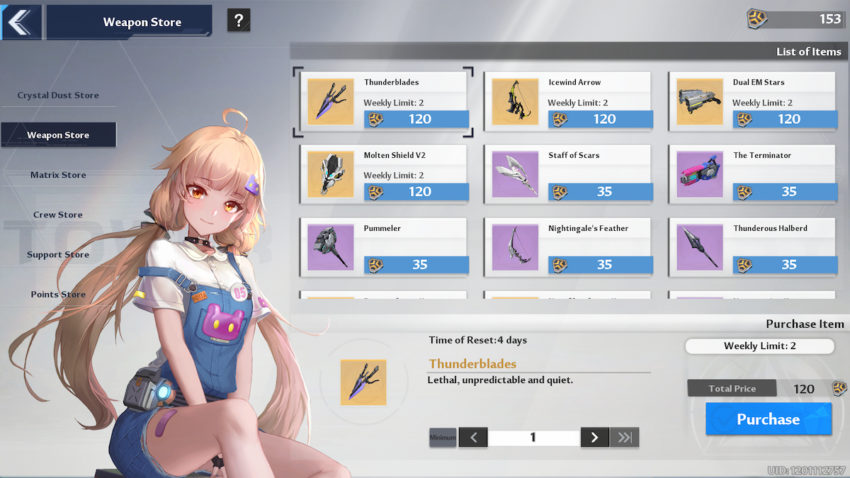Screen dimensions: 850x478
Task: Go back with the arrow button
Action: click(x=20, y=21)
